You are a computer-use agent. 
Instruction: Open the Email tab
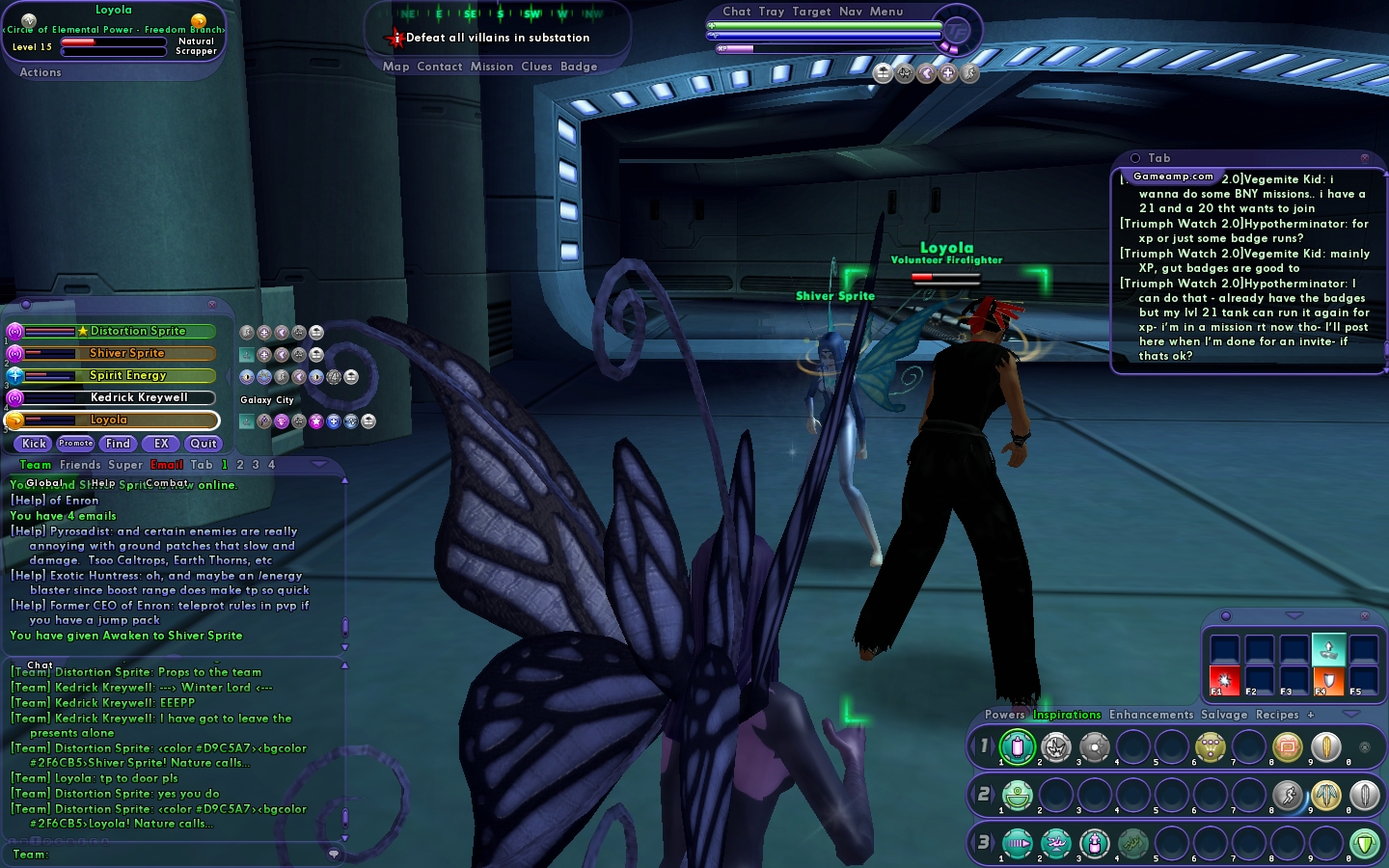coord(166,465)
